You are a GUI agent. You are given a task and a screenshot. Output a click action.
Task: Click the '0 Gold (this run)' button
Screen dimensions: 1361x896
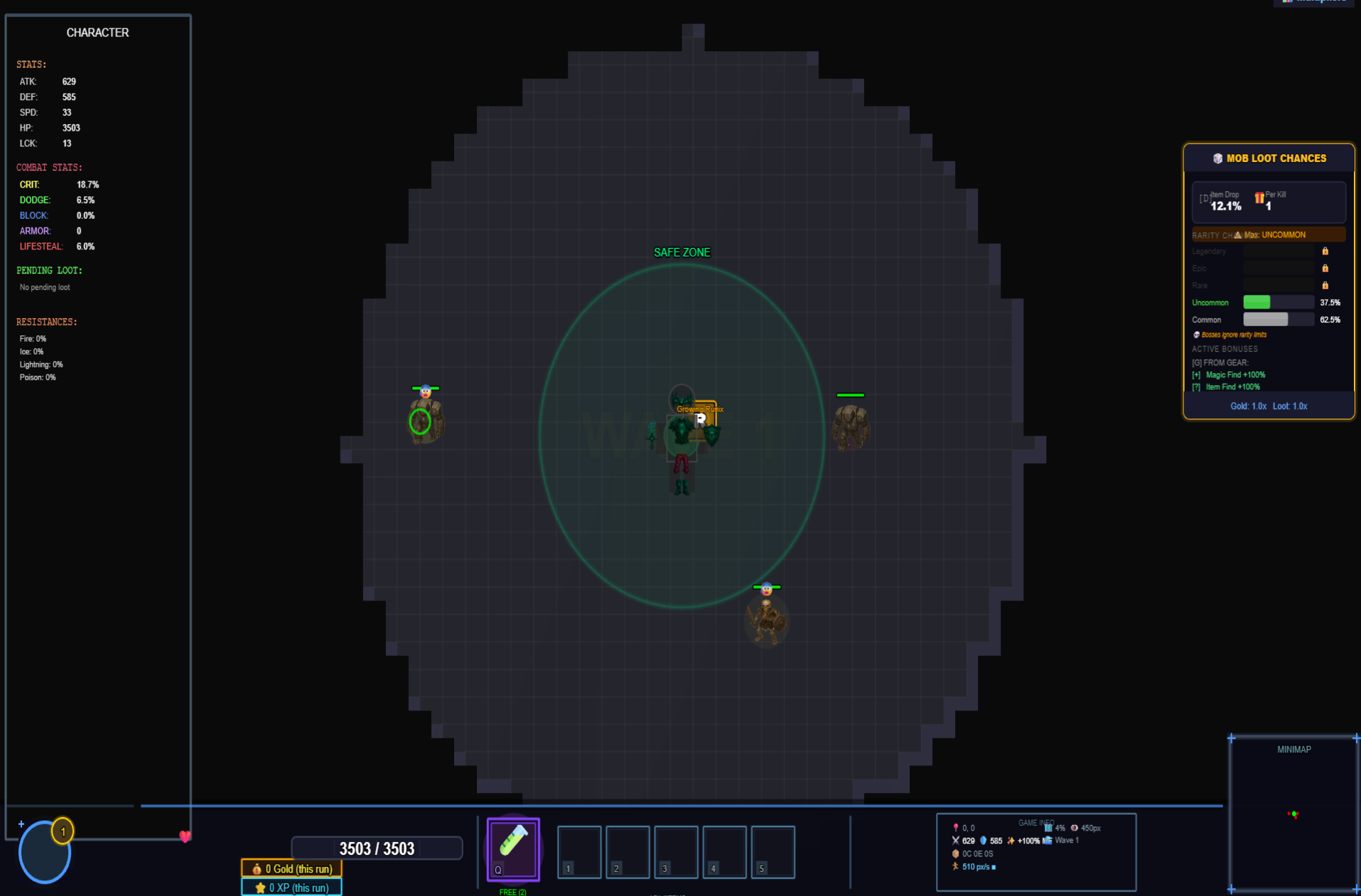pyautogui.click(x=291, y=868)
